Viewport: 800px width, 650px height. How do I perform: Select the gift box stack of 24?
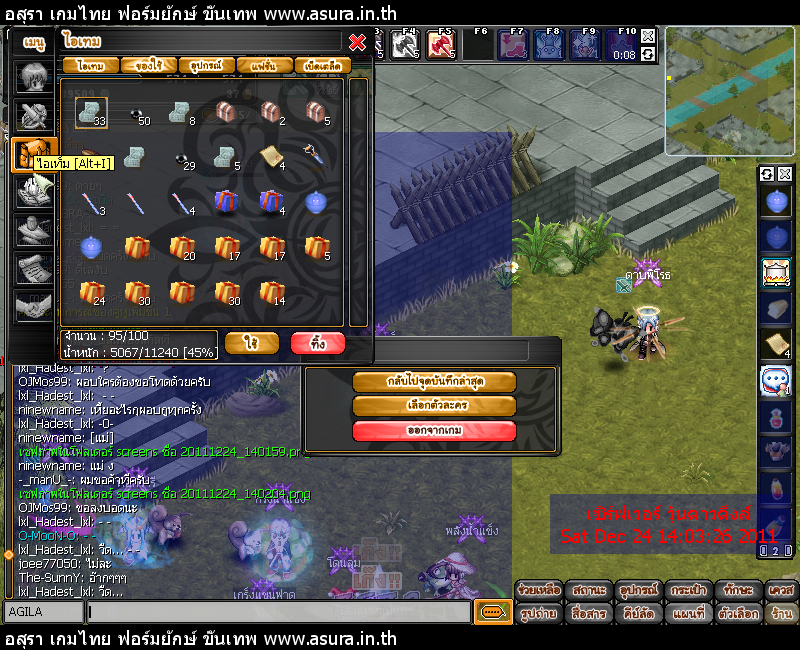click(91, 293)
